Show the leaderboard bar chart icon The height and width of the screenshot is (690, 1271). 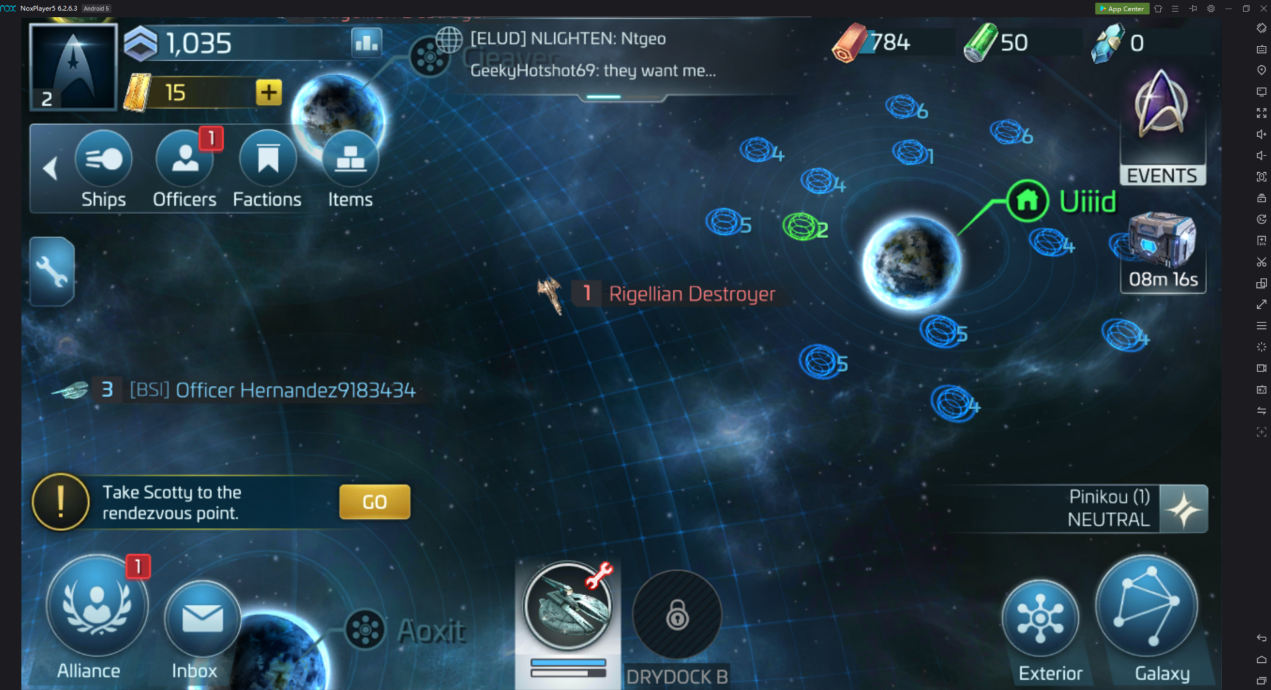pyautogui.click(x=367, y=42)
